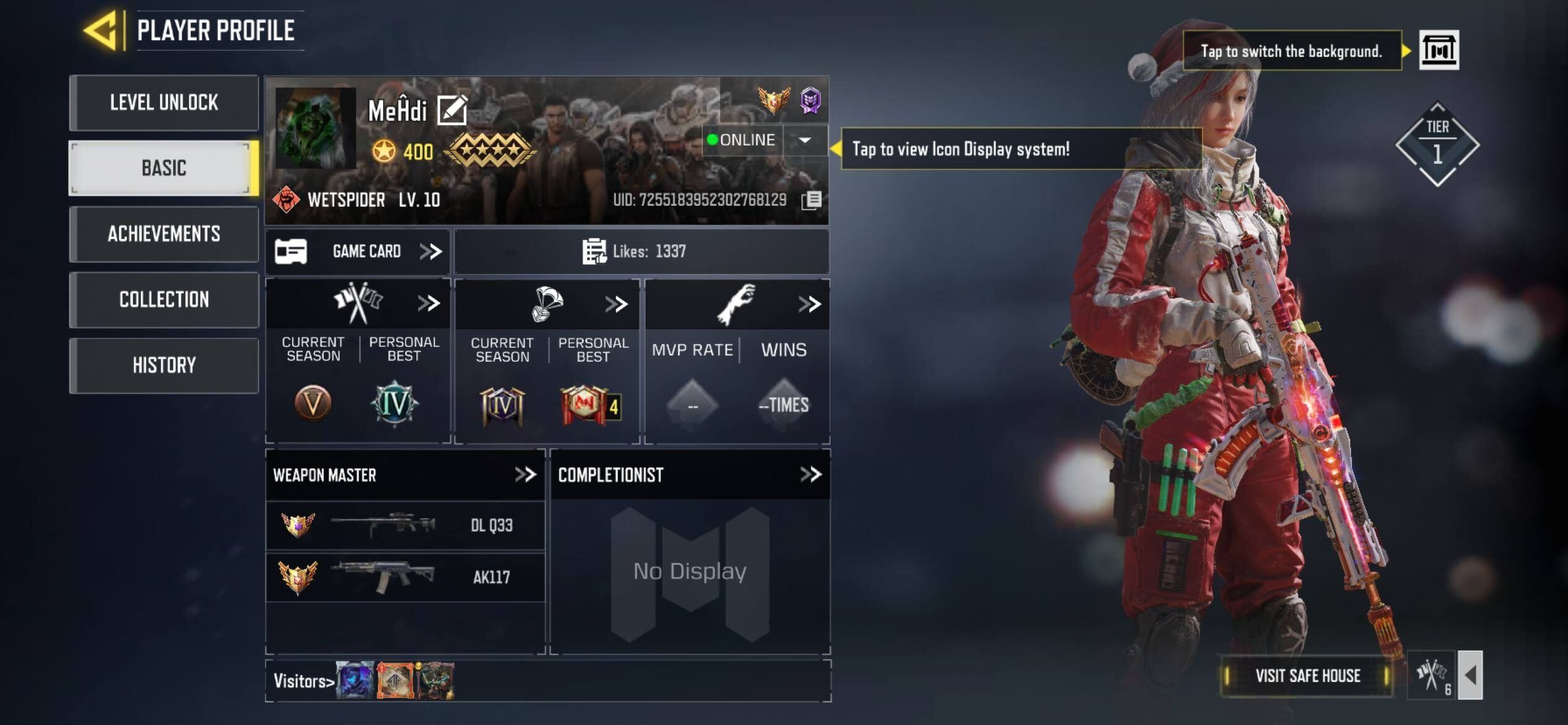Go back using the yellow arrow
The height and width of the screenshot is (725, 1568).
coord(100,30)
